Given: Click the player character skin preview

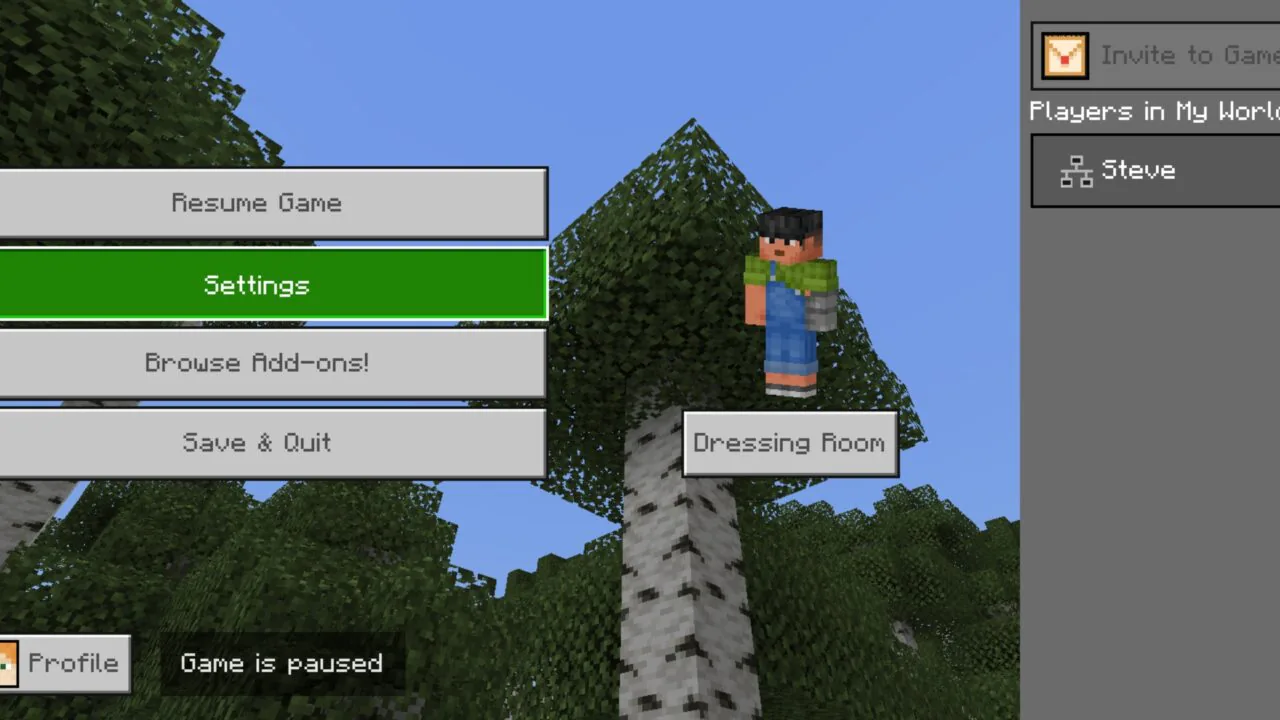Looking at the screenshot, I should [788, 300].
